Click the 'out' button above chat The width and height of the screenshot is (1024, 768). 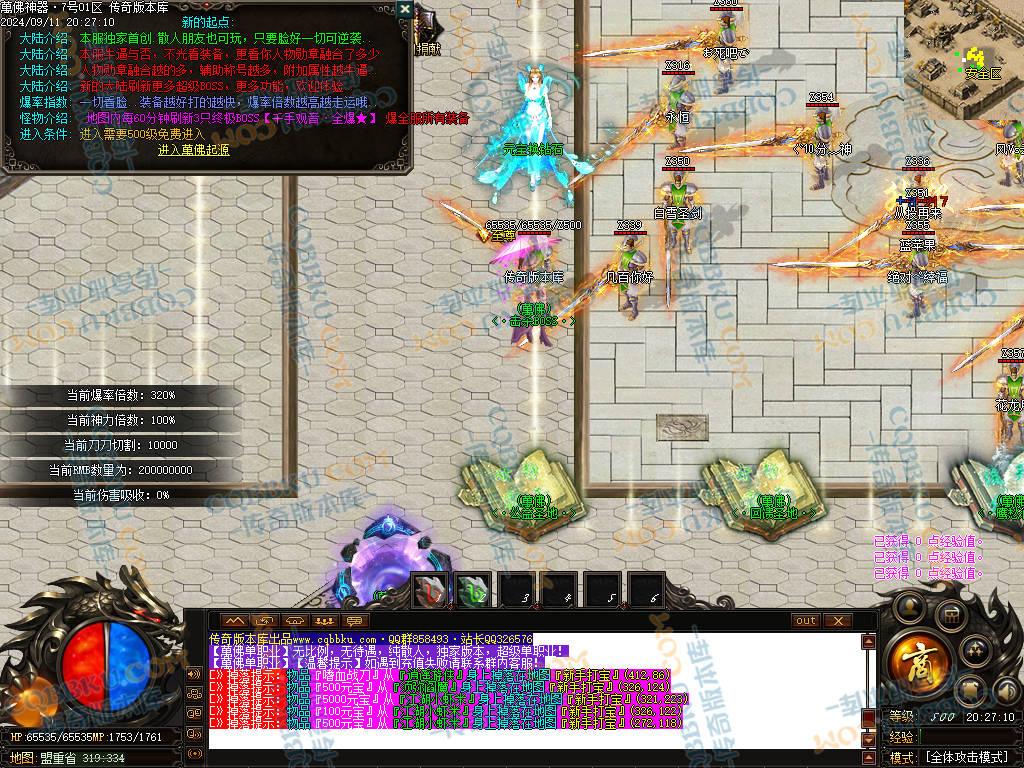pos(806,621)
